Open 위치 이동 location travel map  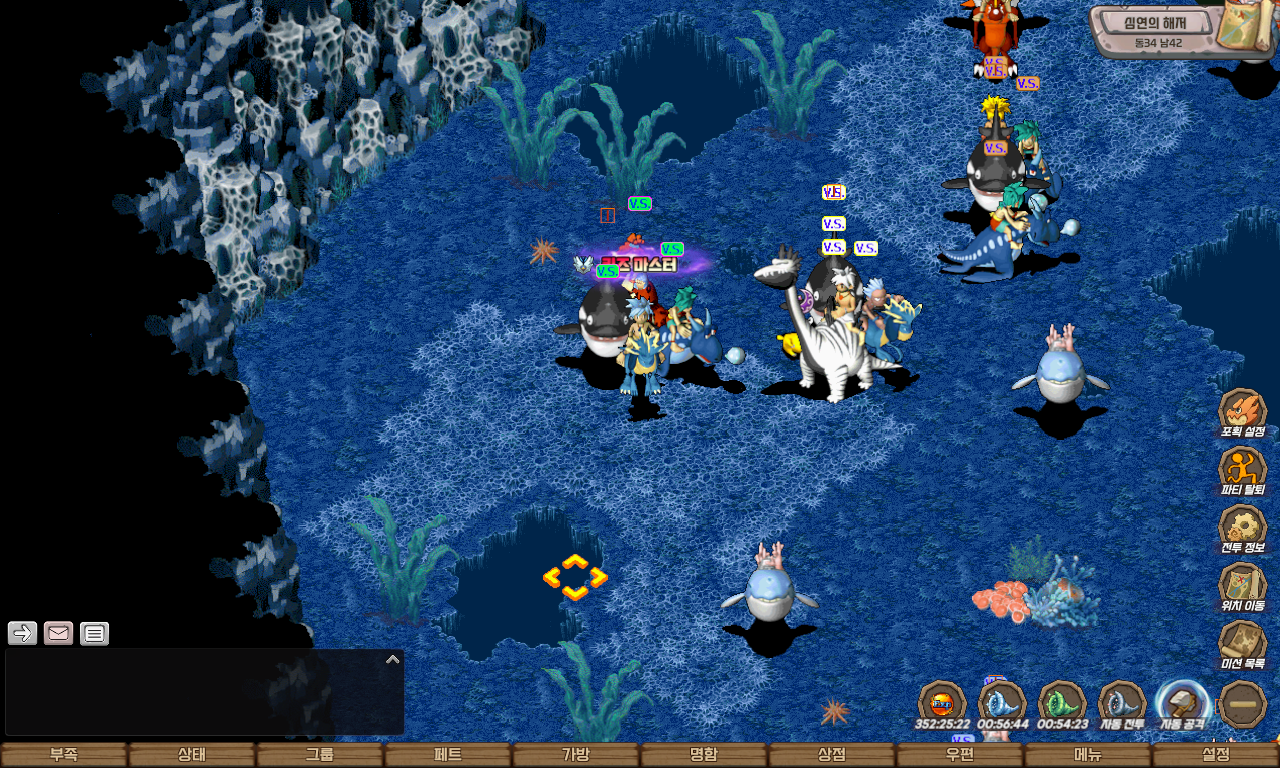(x=1242, y=586)
